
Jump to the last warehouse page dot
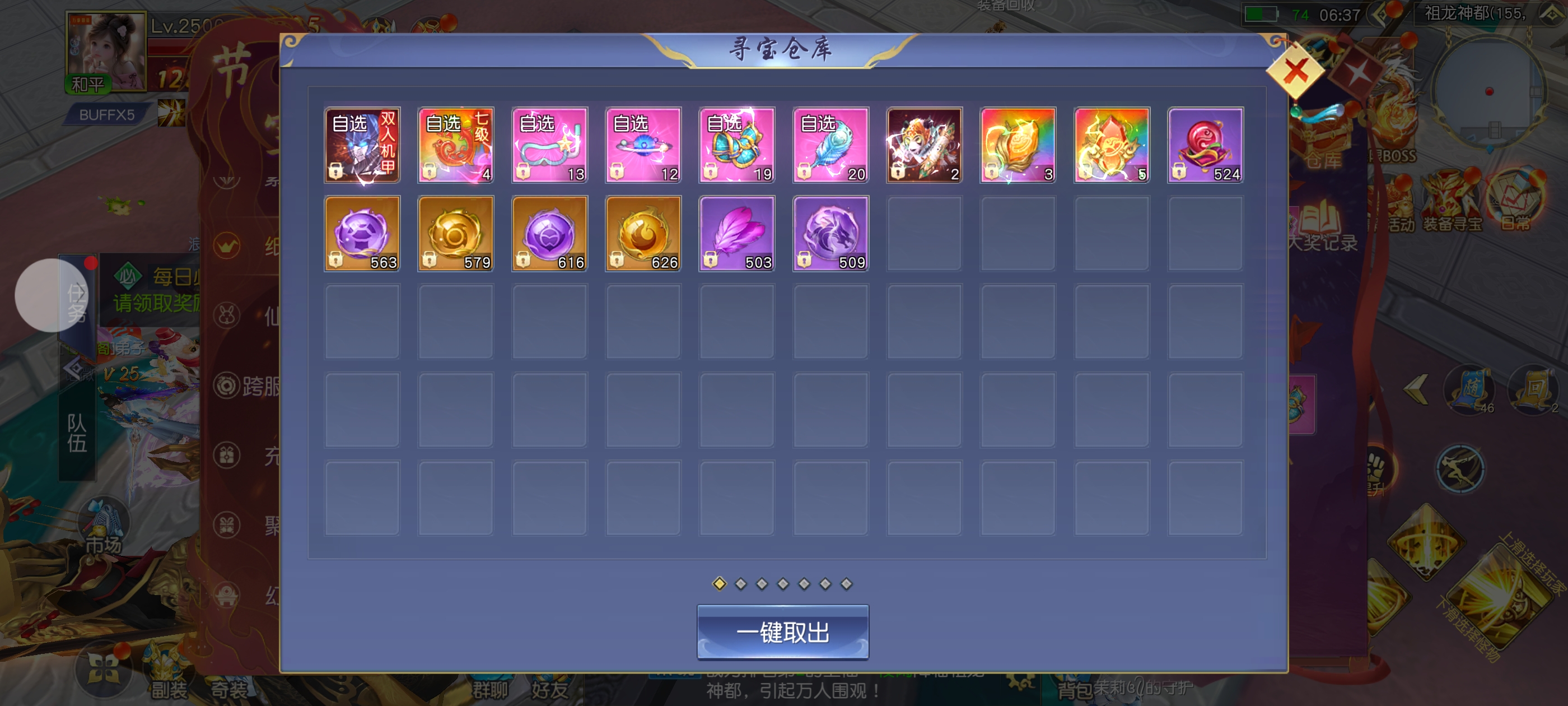click(846, 584)
